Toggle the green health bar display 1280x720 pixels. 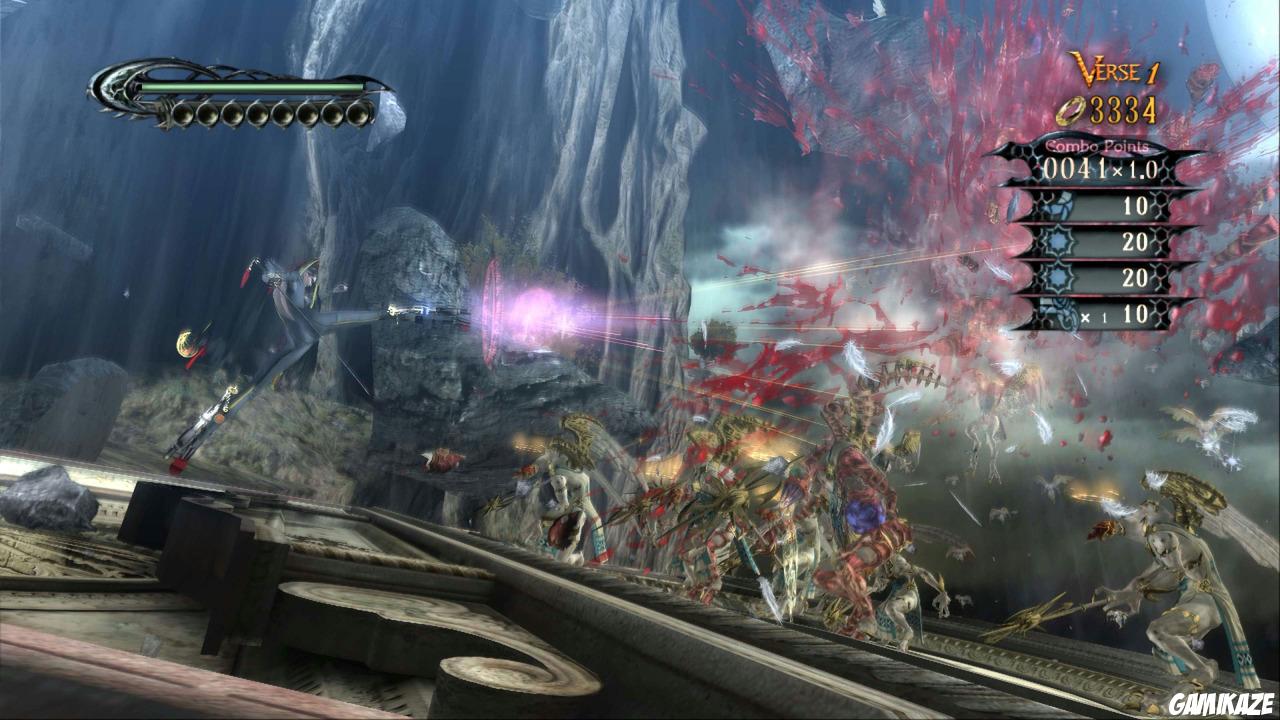[250, 88]
